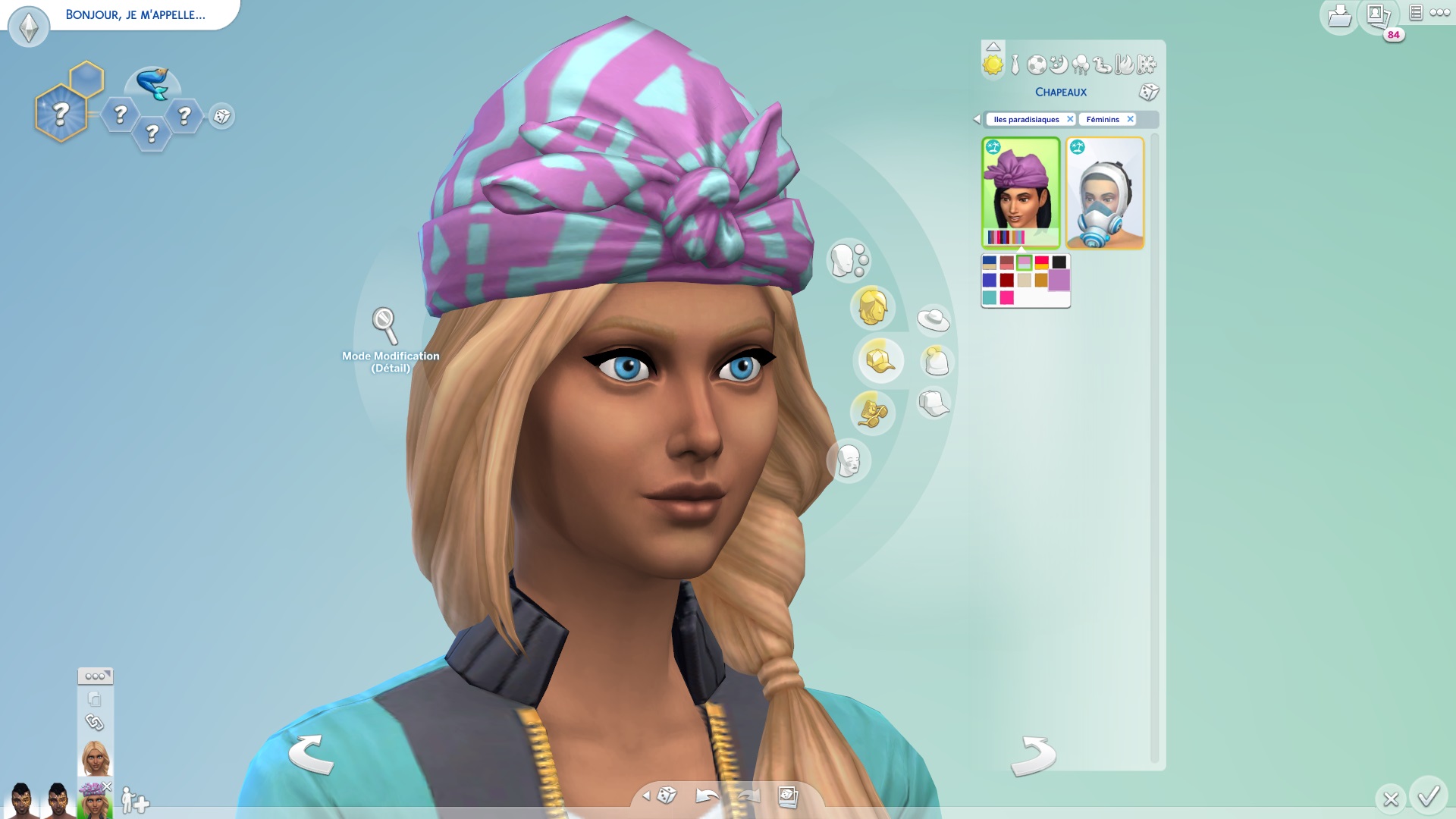Confirm the Sim with the checkmark button
The height and width of the screenshot is (819, 1456).
[1429, 796]
